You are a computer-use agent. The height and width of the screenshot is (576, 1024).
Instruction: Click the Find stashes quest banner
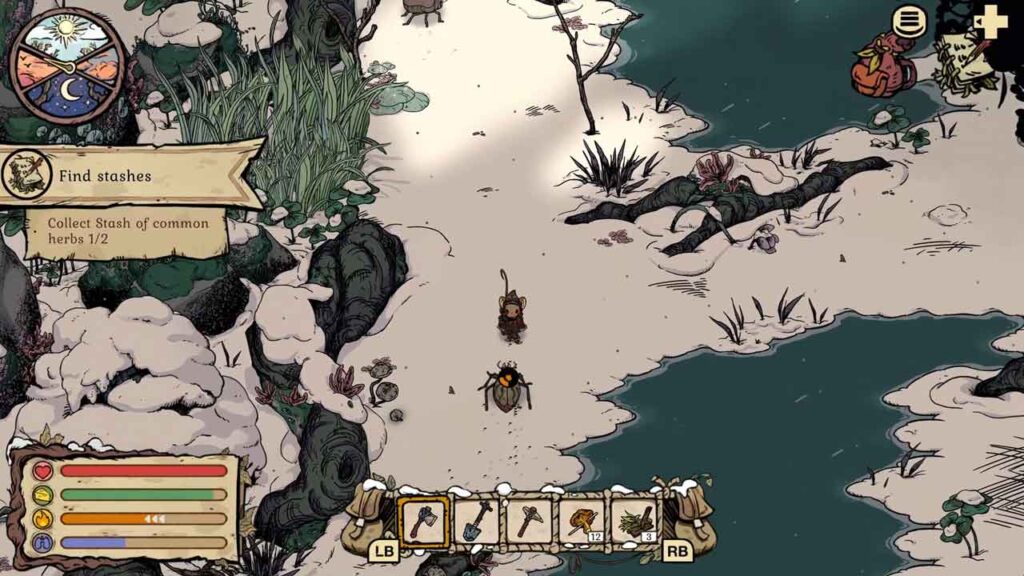point(130,176)
